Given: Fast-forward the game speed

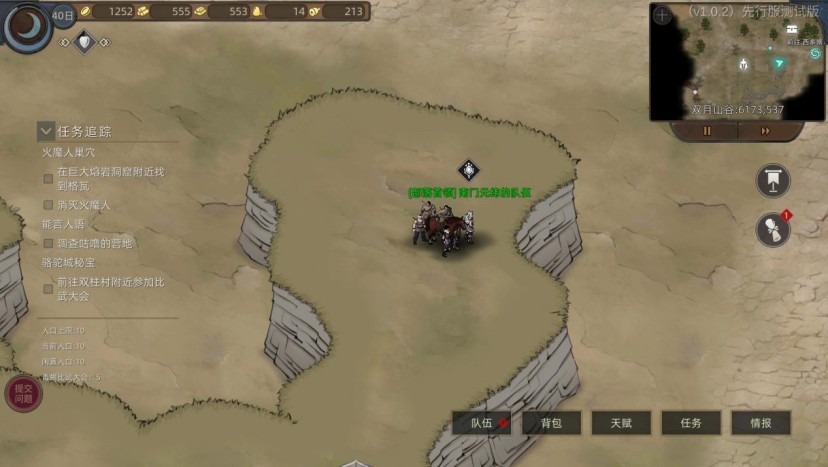Looking at the screenshot, I should 765,131.
